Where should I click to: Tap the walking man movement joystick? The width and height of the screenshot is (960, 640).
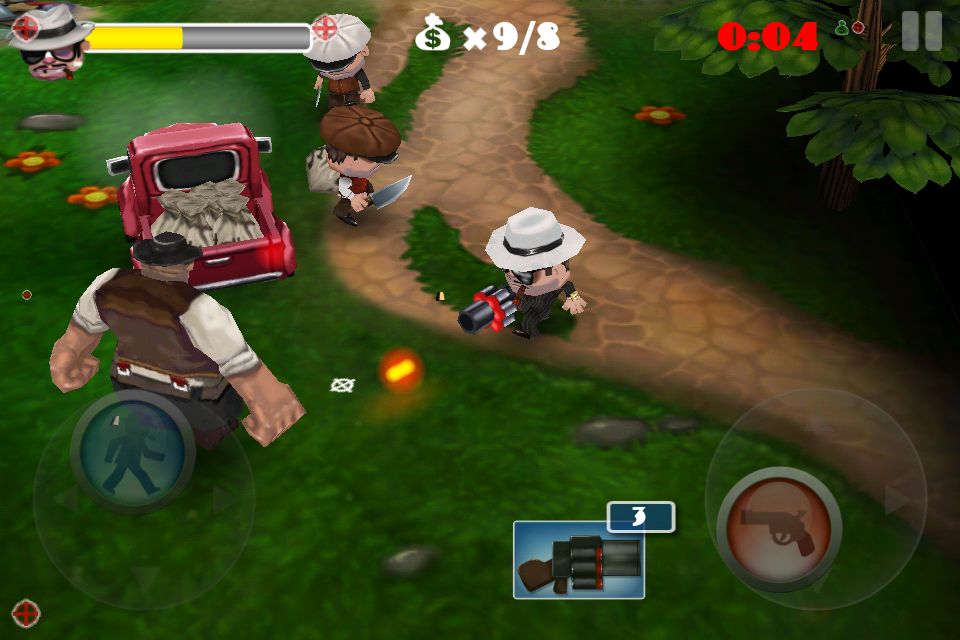point(133,452)
